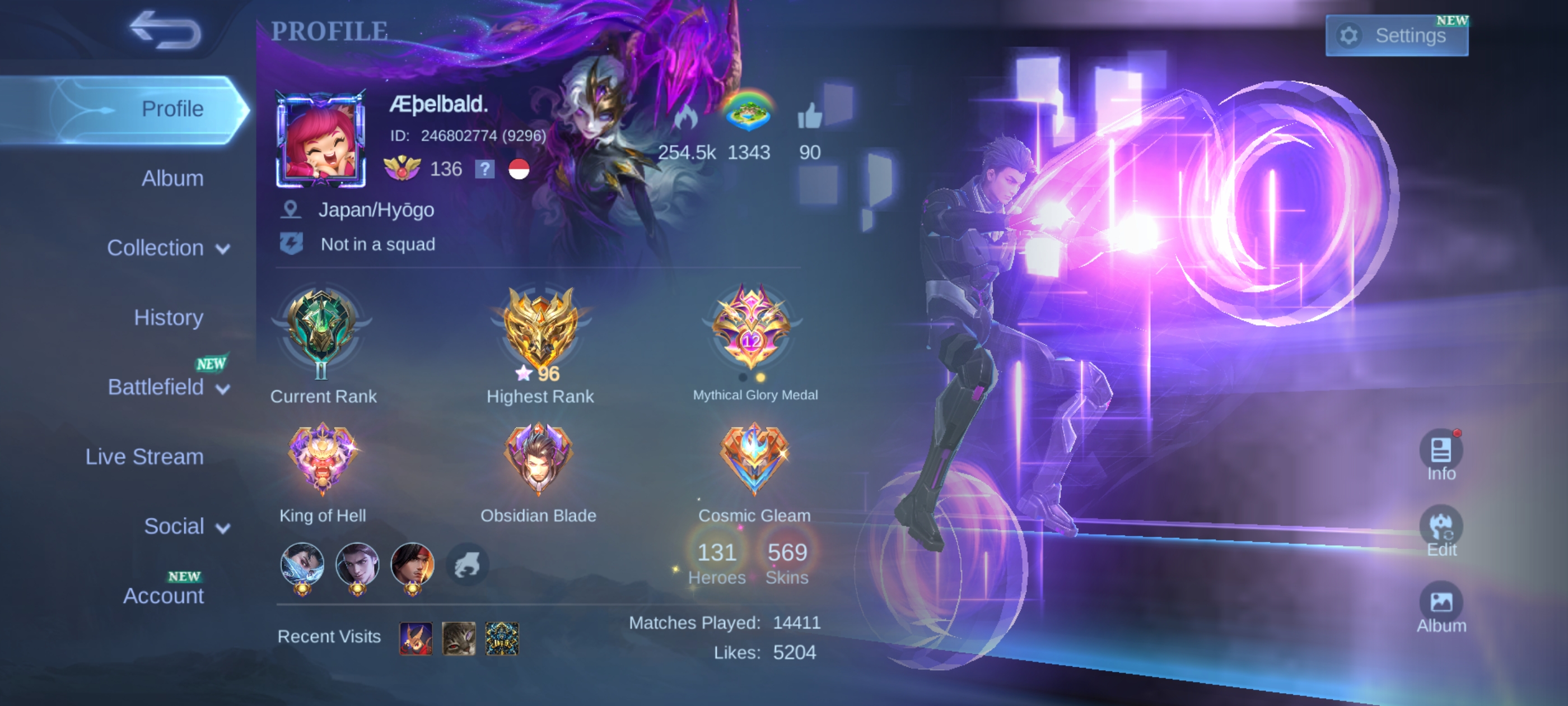The image size is (1568, 706).
Task: Open the Highest Rank emblem
Action: pyautogui.click(x=539, y=329)
